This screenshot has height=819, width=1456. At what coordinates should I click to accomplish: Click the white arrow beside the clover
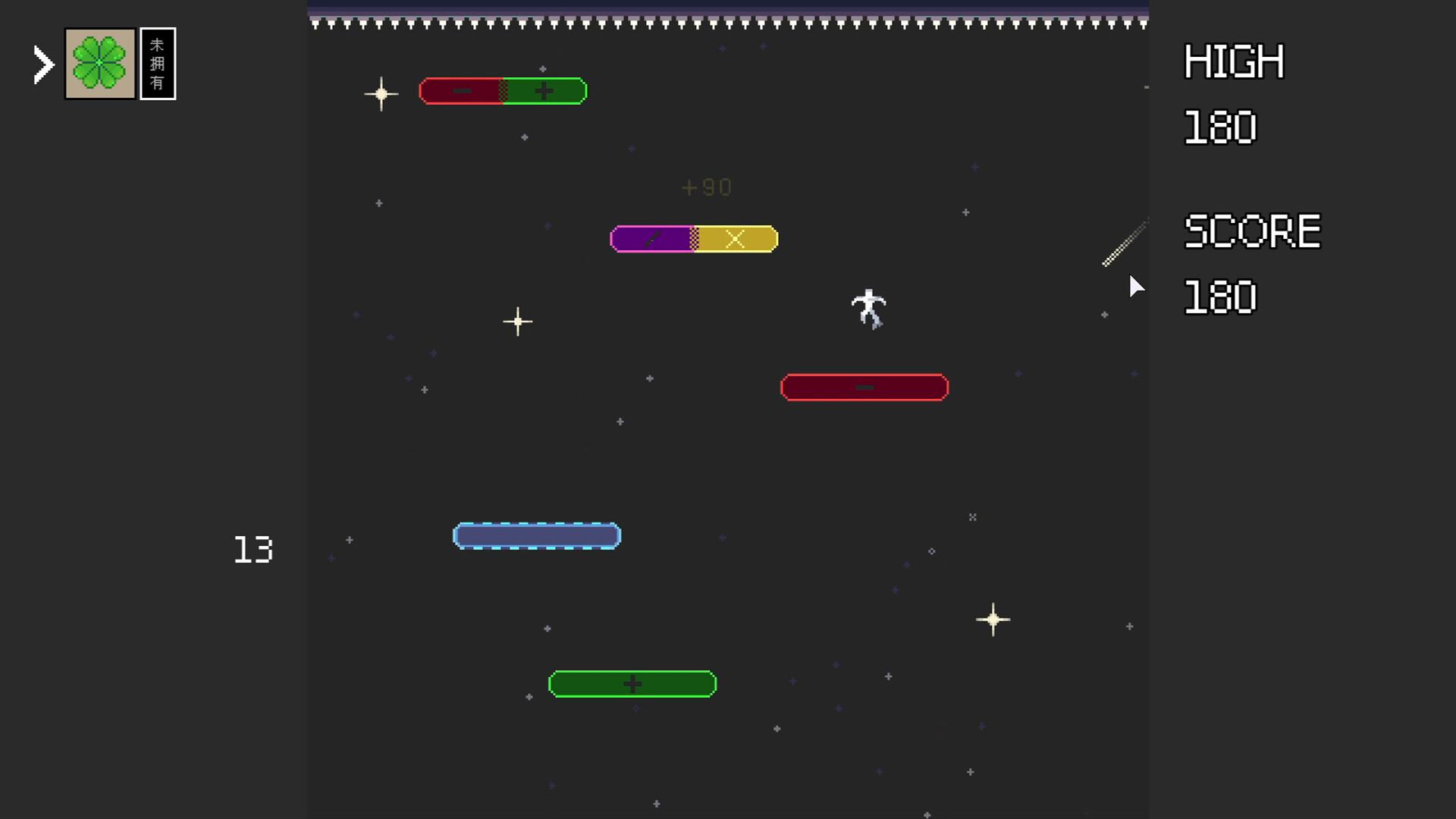click(x=44, y=64)
